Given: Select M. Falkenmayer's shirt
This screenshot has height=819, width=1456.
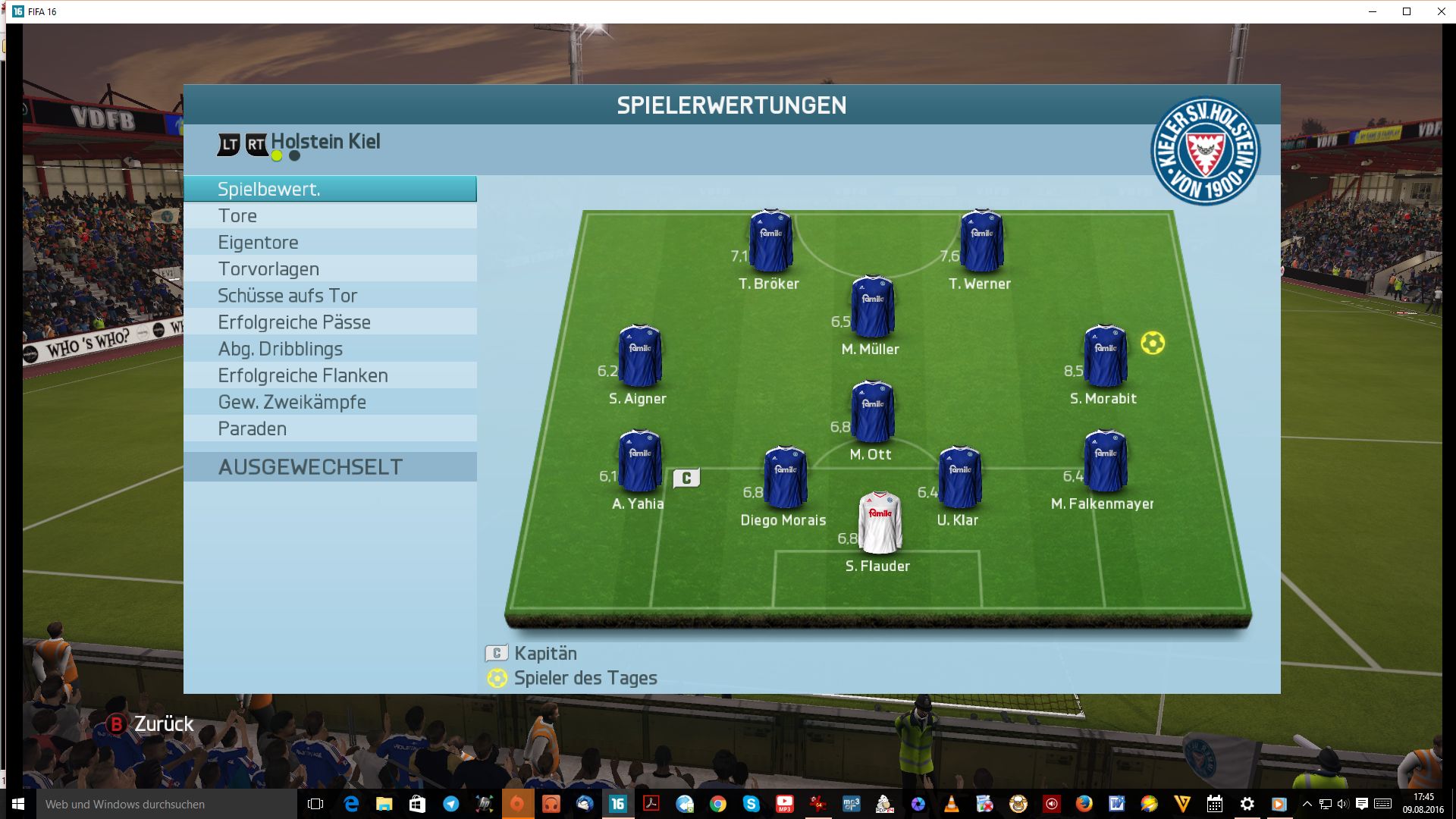Looking at the screenshot, I should pyautogui.click(x=1105, y=461).
